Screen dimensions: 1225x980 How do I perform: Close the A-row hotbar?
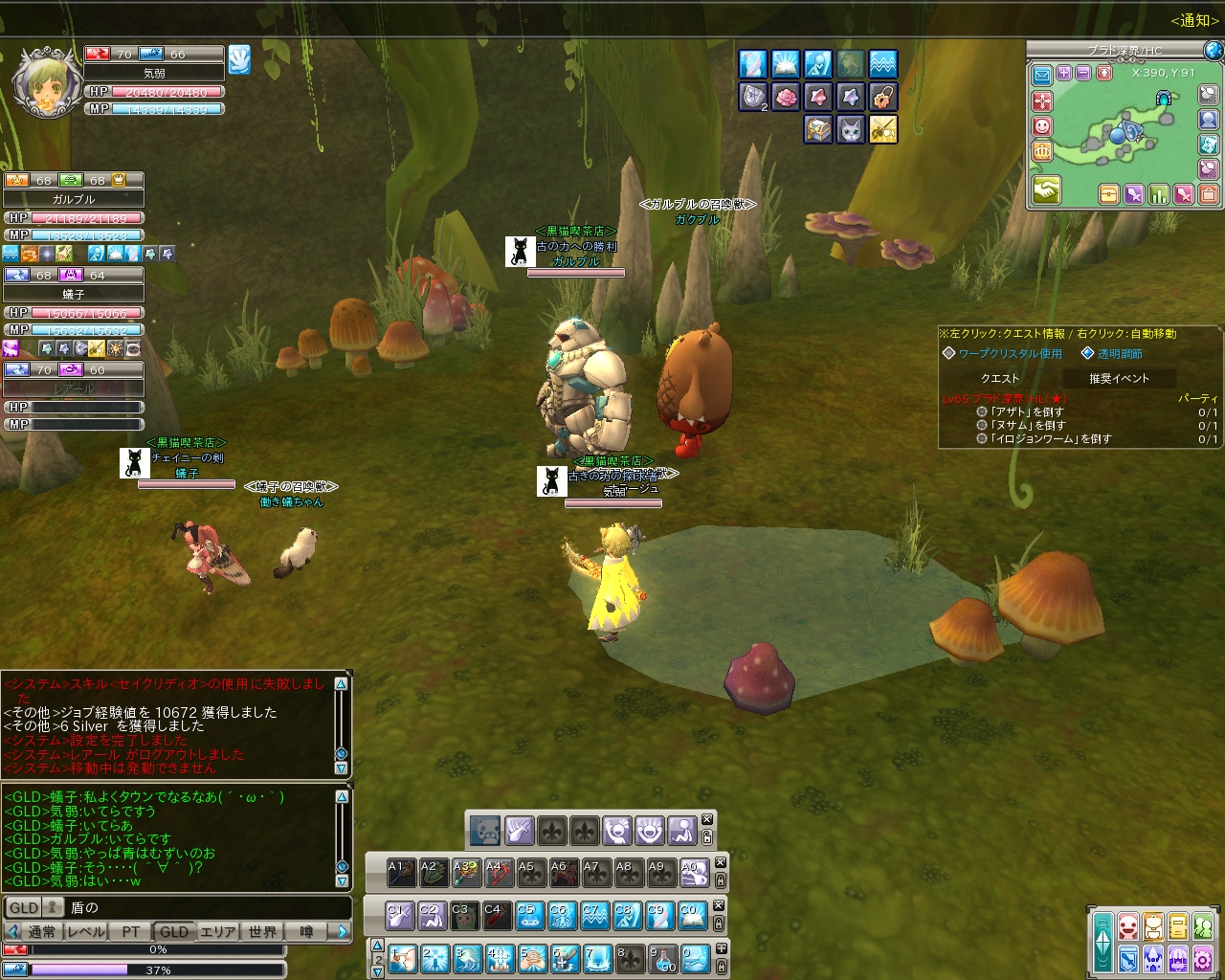(721, 862)
